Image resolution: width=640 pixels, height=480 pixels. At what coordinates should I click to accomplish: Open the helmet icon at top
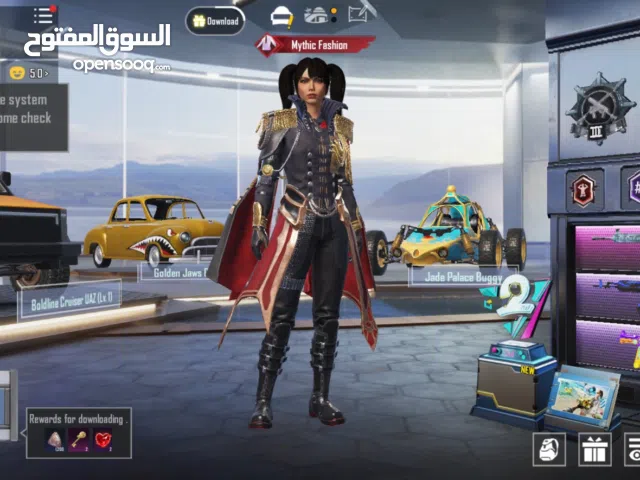[x=282, y=15]
